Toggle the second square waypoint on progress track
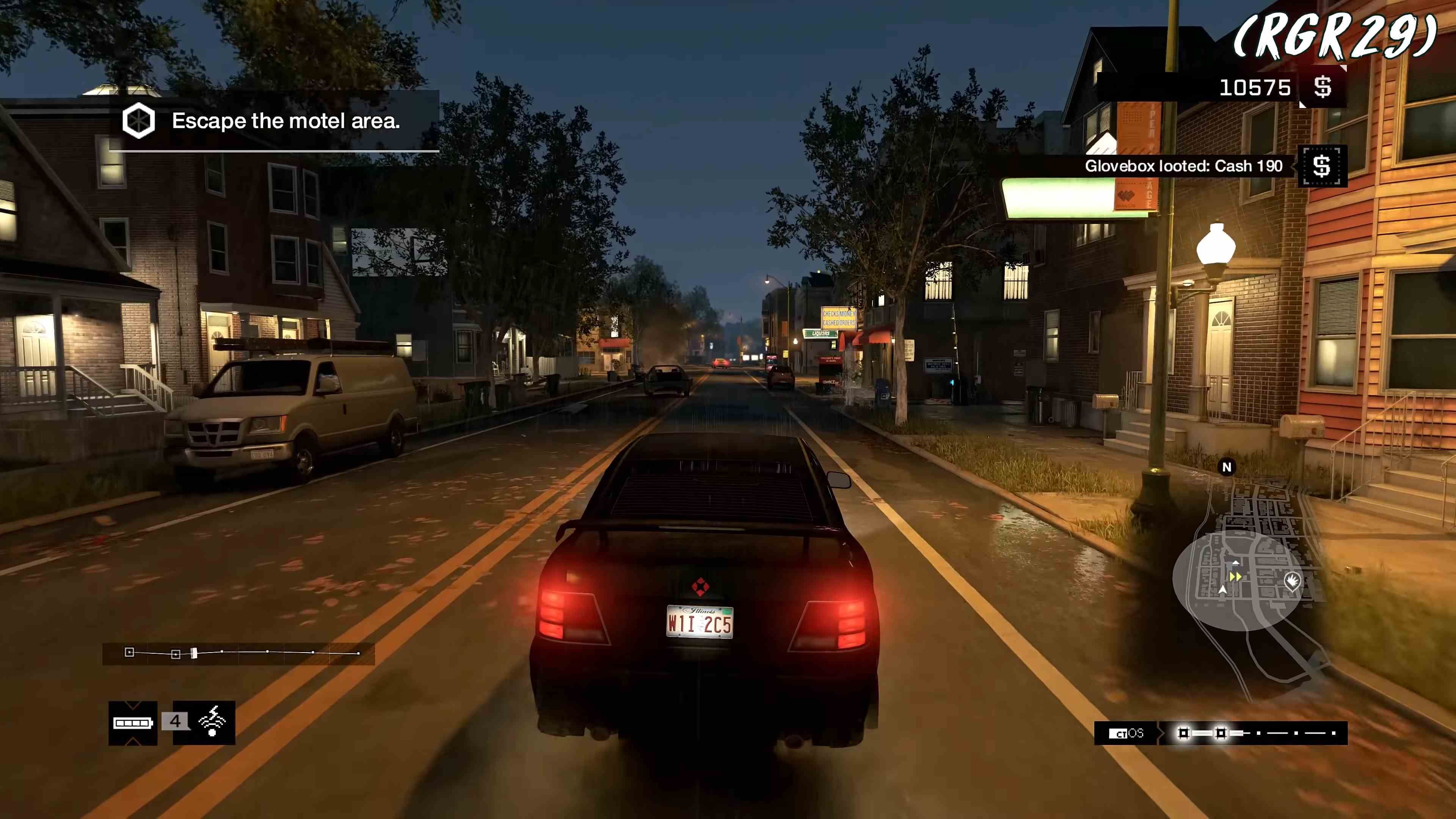The height and width of the screenshot is (819, 1456). [x=176, y=654]
